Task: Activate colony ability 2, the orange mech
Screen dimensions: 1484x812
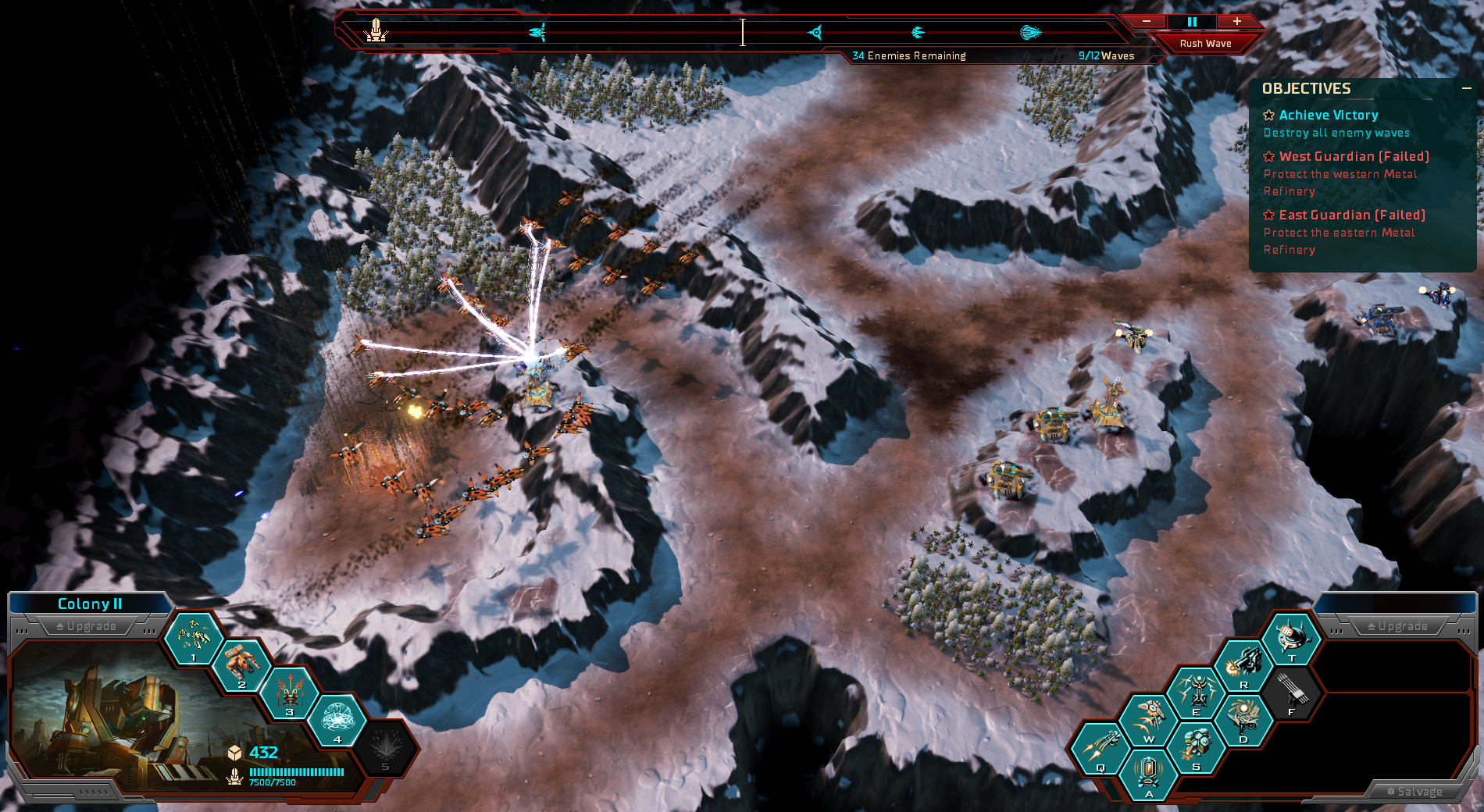Action: tap(241, 665)
